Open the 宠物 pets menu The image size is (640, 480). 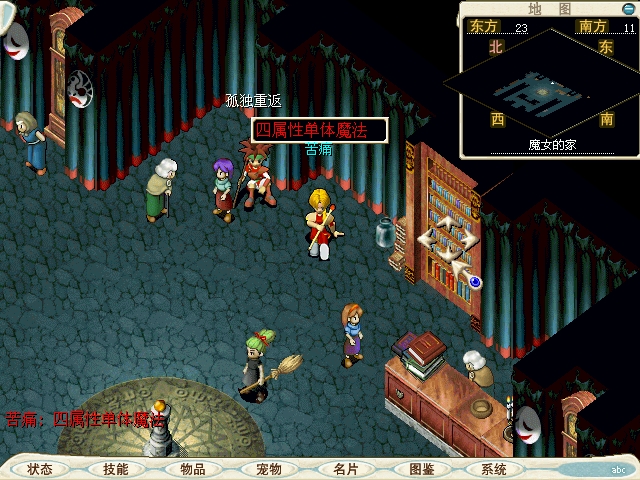pyautogui.click(x=268, y=469)
